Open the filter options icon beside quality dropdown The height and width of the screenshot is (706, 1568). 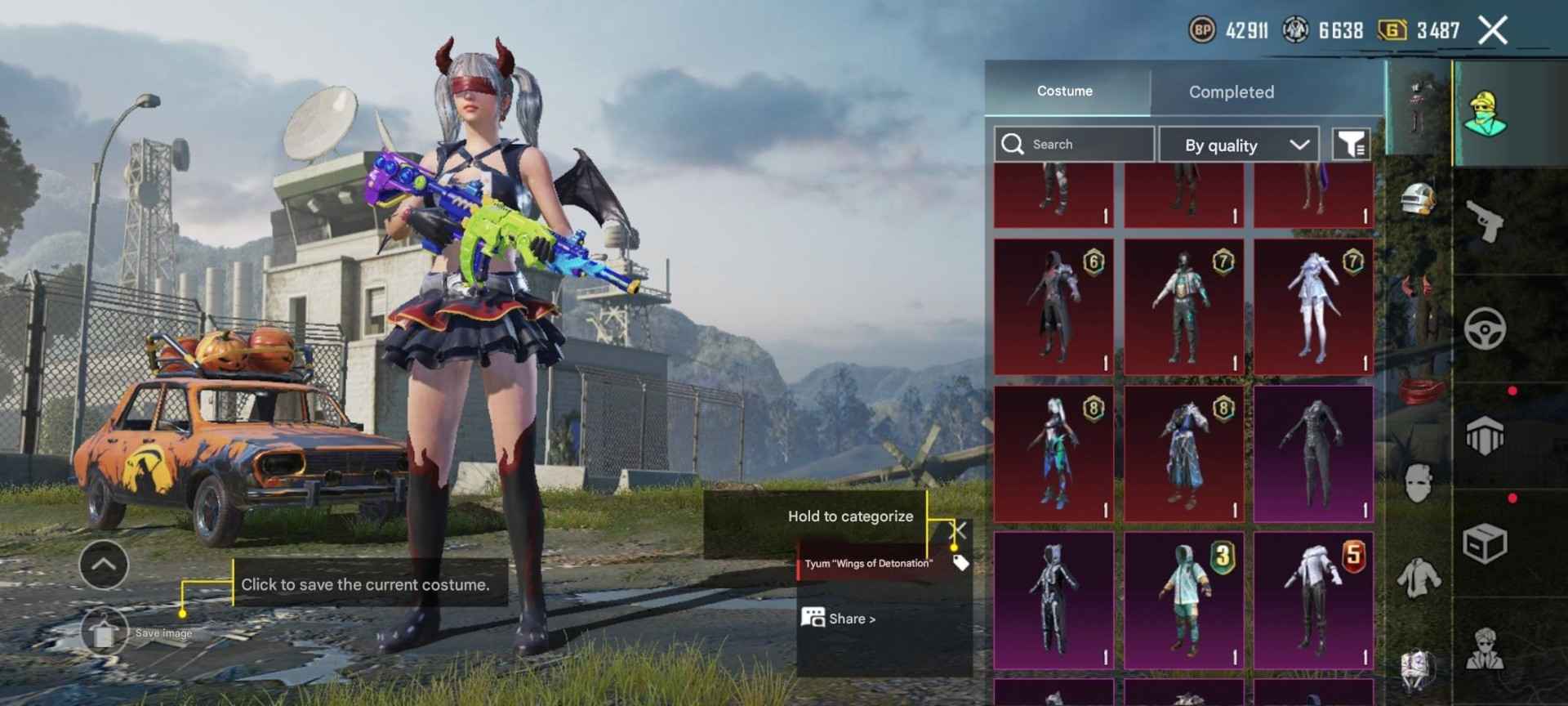(1352, 144)
